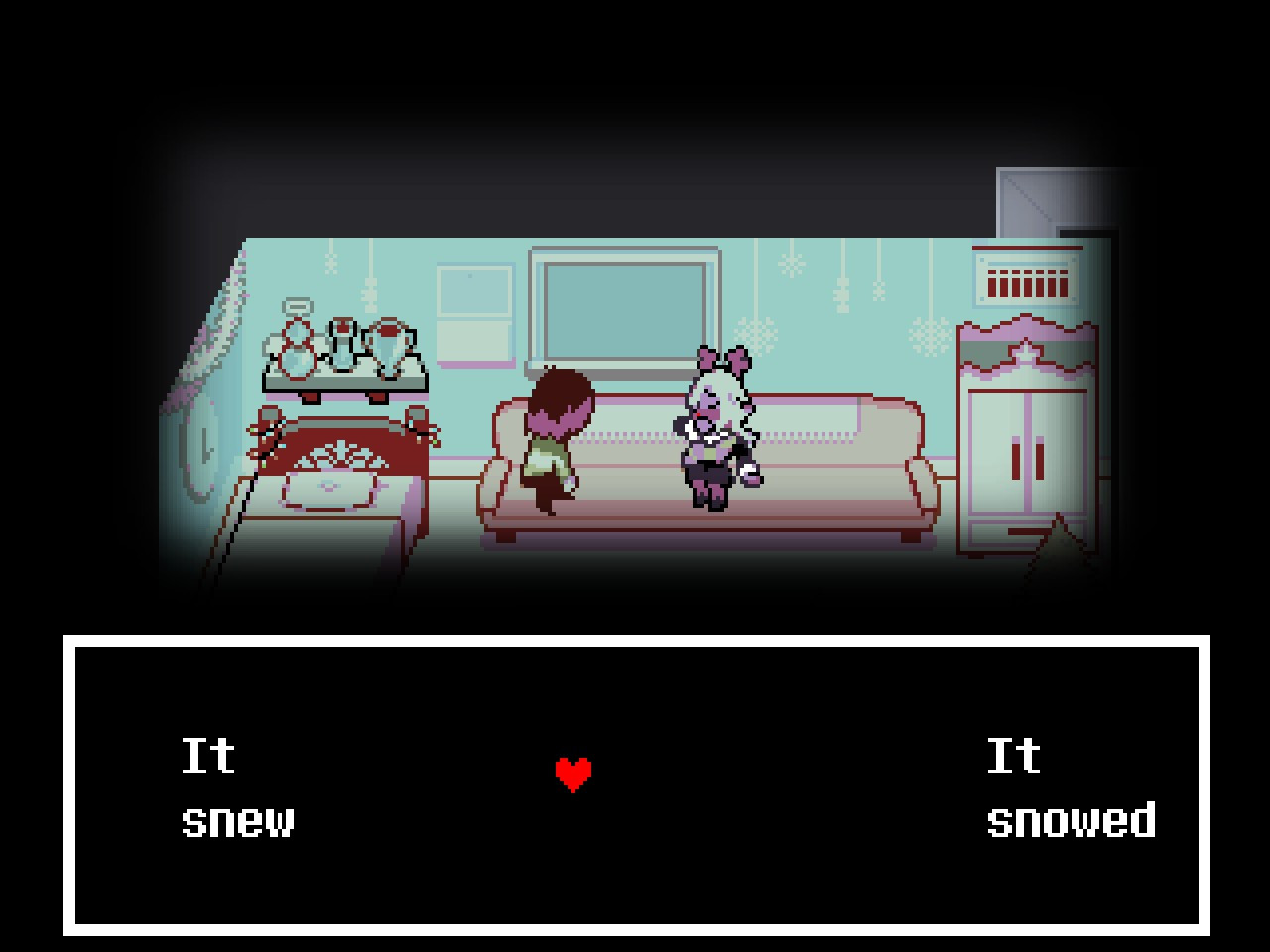Choose the 'It snowed' dialogue option
1270x952 pixels.
click(1072, 788)
